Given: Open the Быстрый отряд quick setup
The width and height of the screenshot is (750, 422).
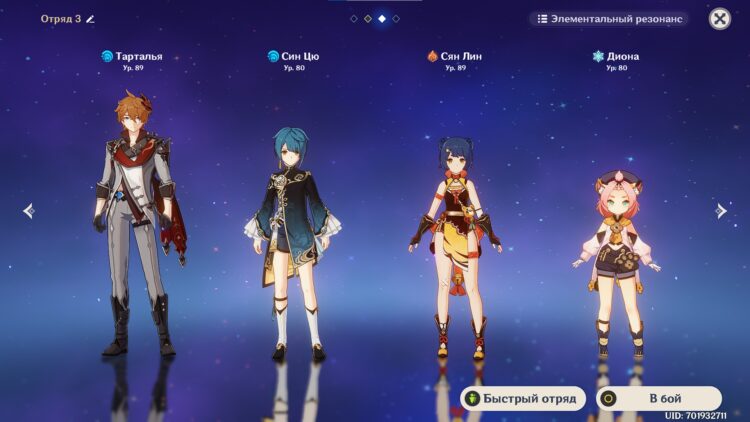Looking at the screenshot, I should (520, 398).
